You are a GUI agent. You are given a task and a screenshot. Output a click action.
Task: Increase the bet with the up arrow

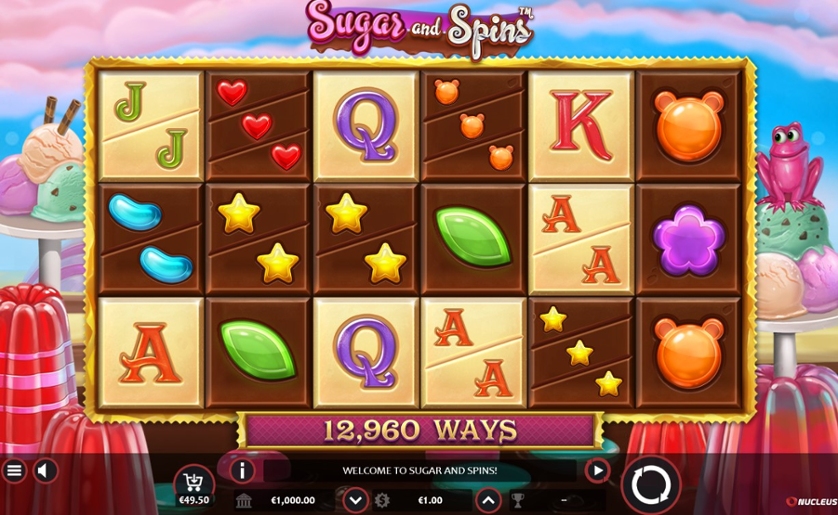coord(487,499)
